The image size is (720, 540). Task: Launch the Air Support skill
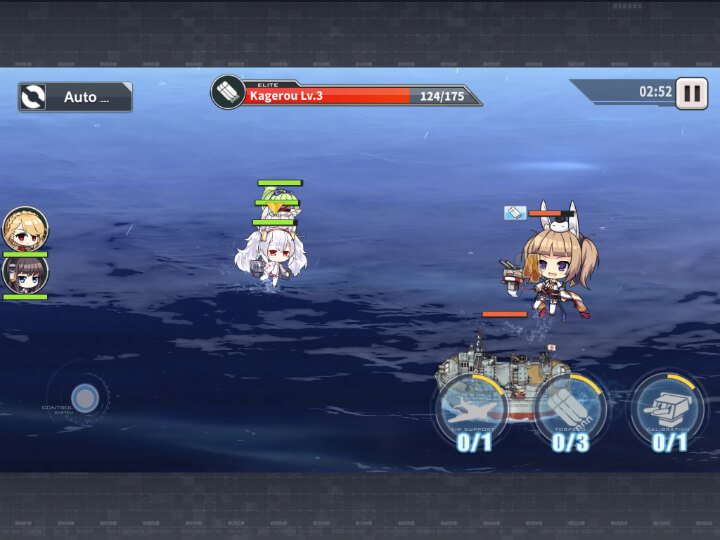coord(473,411)
